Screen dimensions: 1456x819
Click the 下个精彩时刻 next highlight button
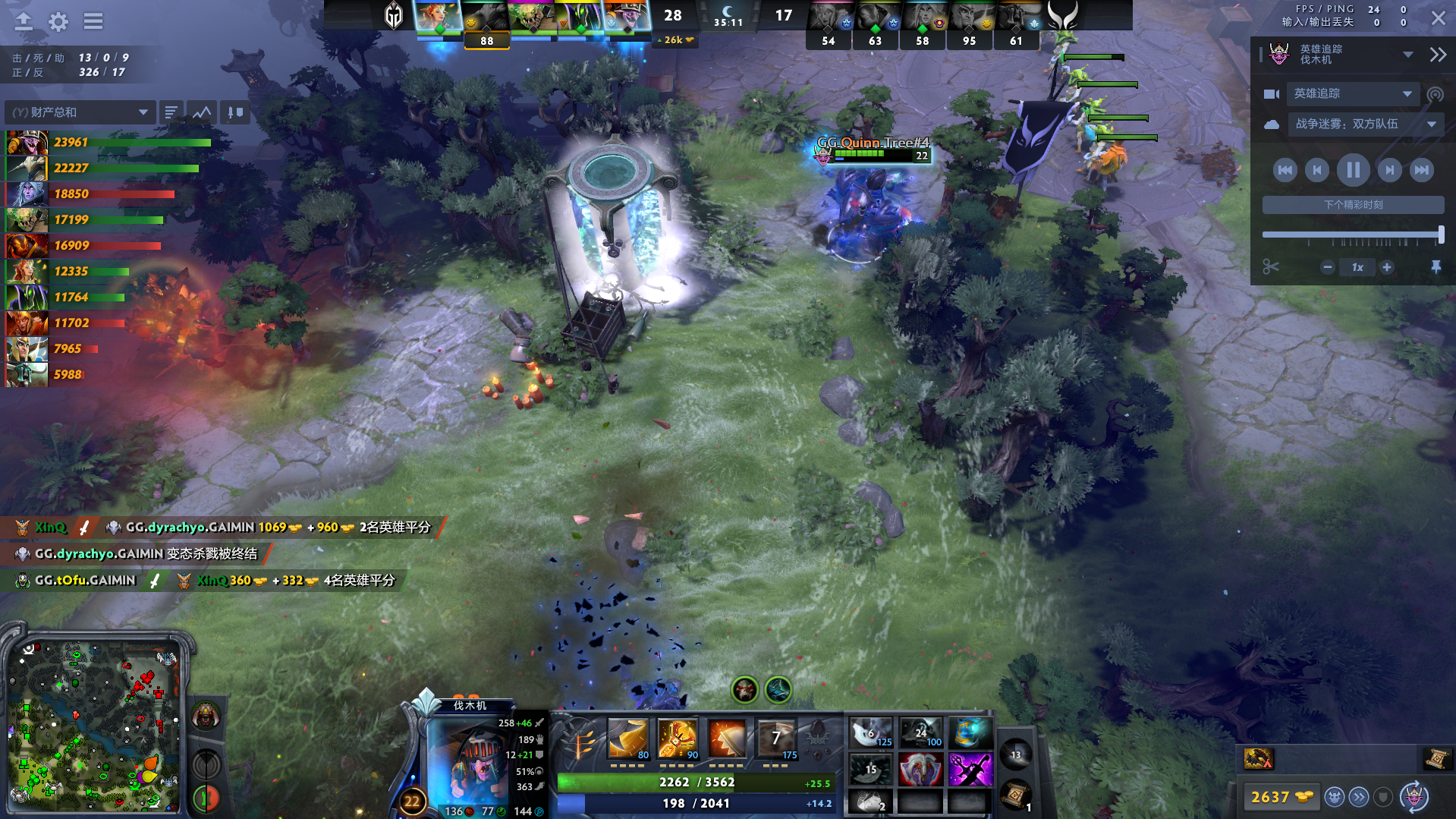[x=1353, y=205]
